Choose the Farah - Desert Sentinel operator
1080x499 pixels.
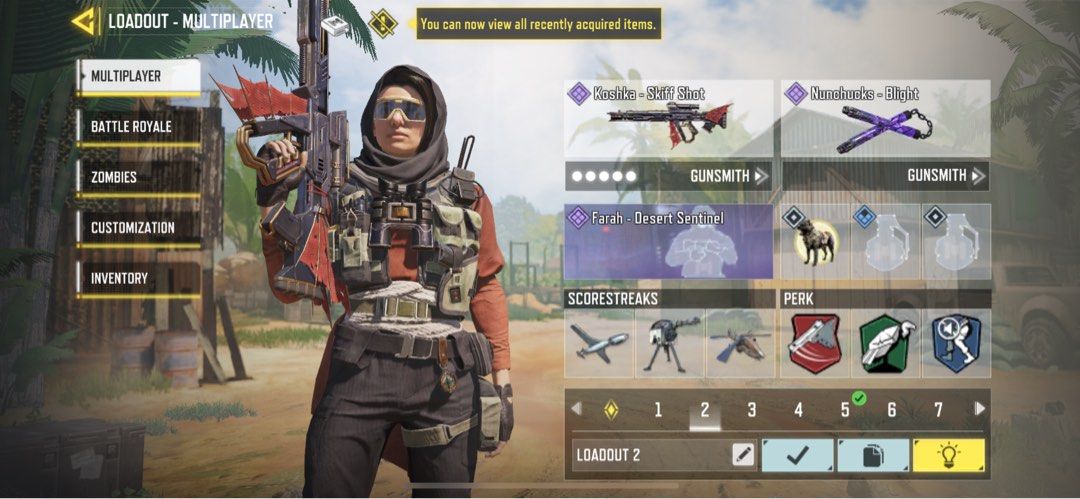[x=668, y=242]
